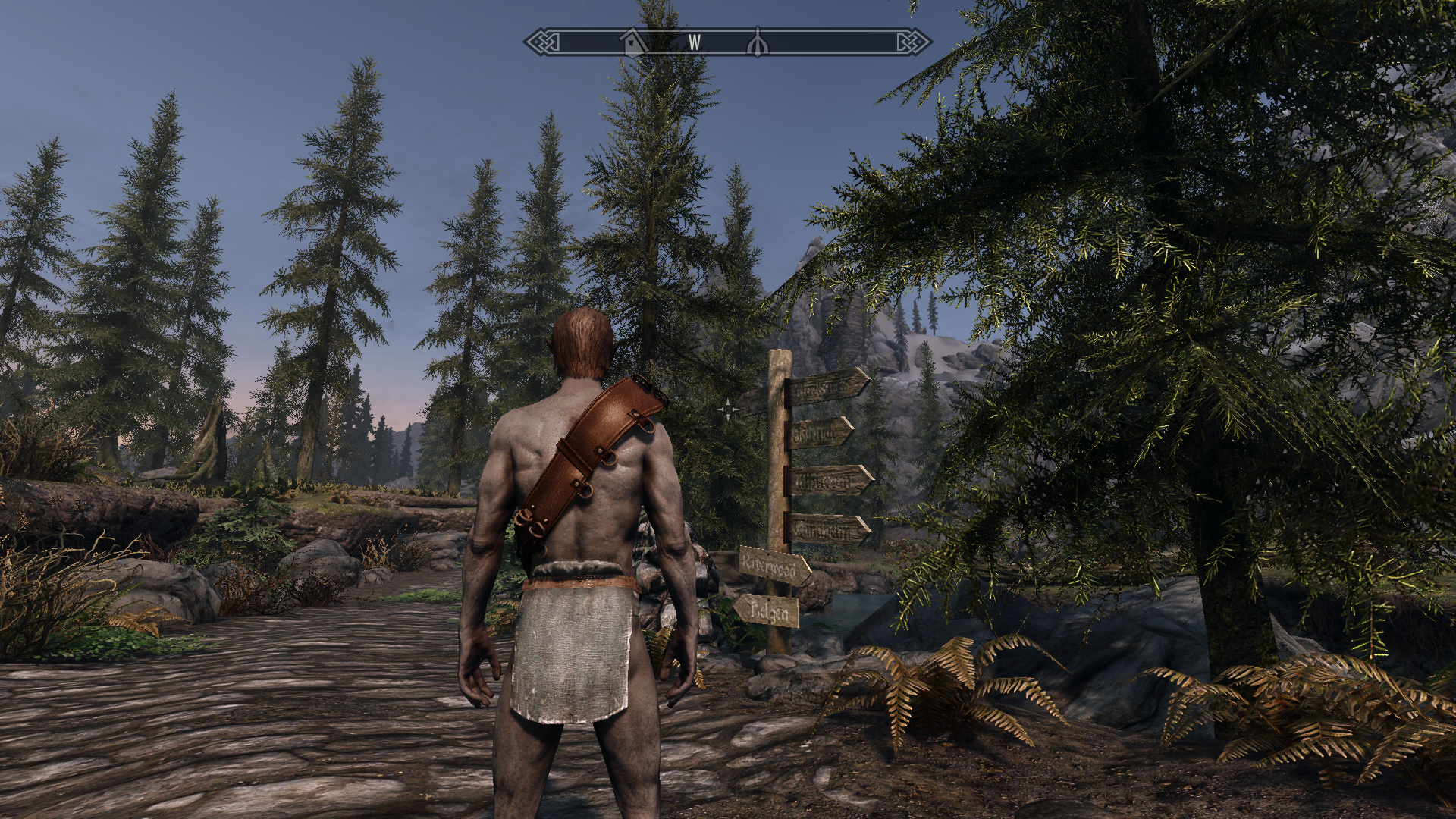Click the undiscovered location marker on the compass

[x=756, y=42]
